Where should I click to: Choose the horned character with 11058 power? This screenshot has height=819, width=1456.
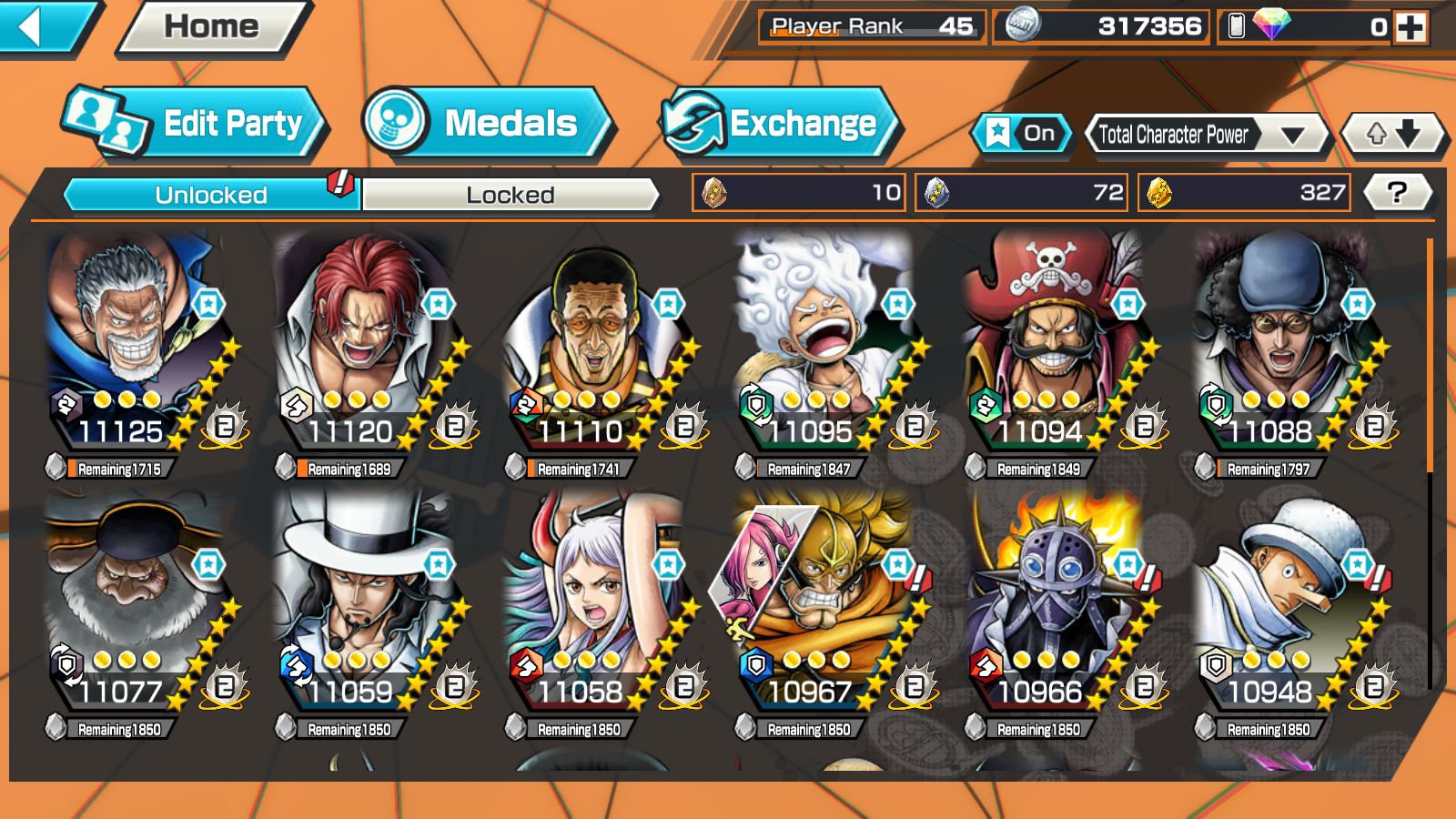596,605
